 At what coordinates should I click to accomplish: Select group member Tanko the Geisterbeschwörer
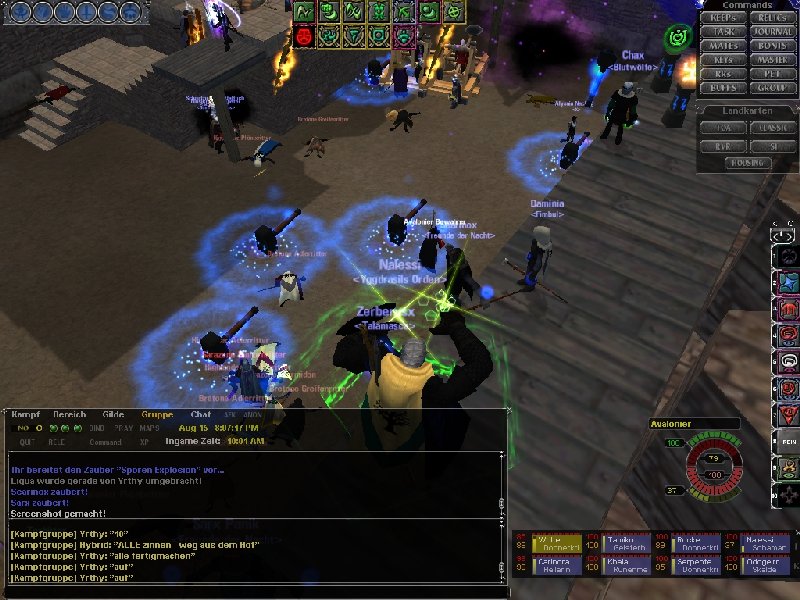coord(624,543)
